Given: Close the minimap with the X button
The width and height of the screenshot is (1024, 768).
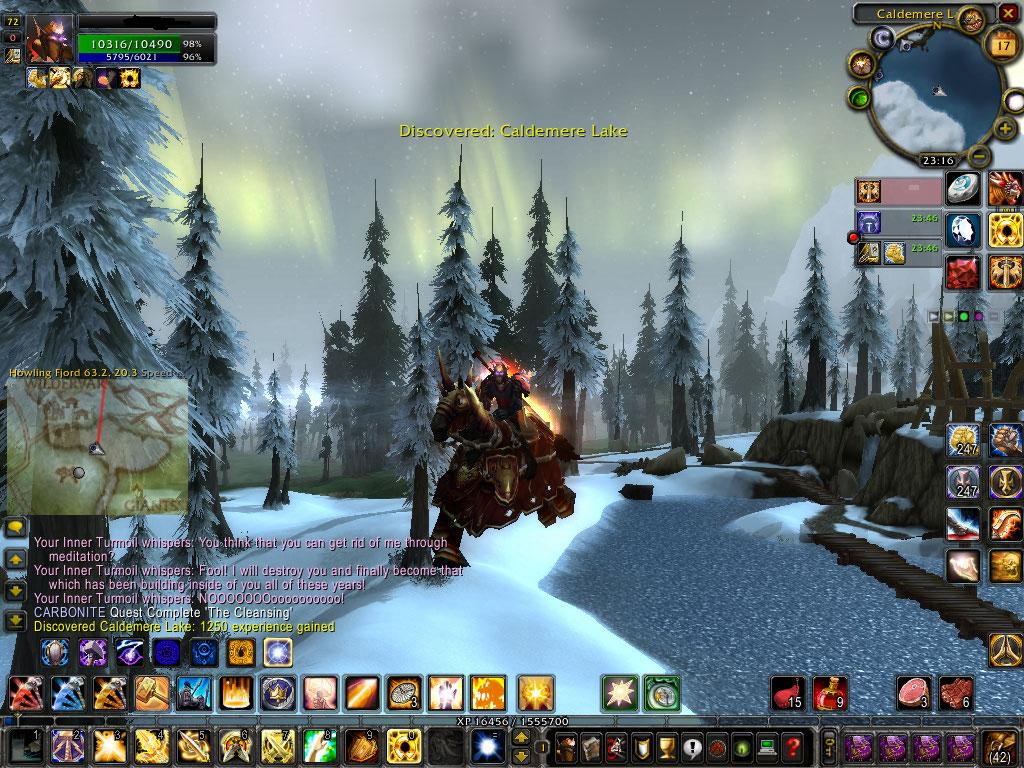Looking at the screenshot, I should (x=1009, y=14).
